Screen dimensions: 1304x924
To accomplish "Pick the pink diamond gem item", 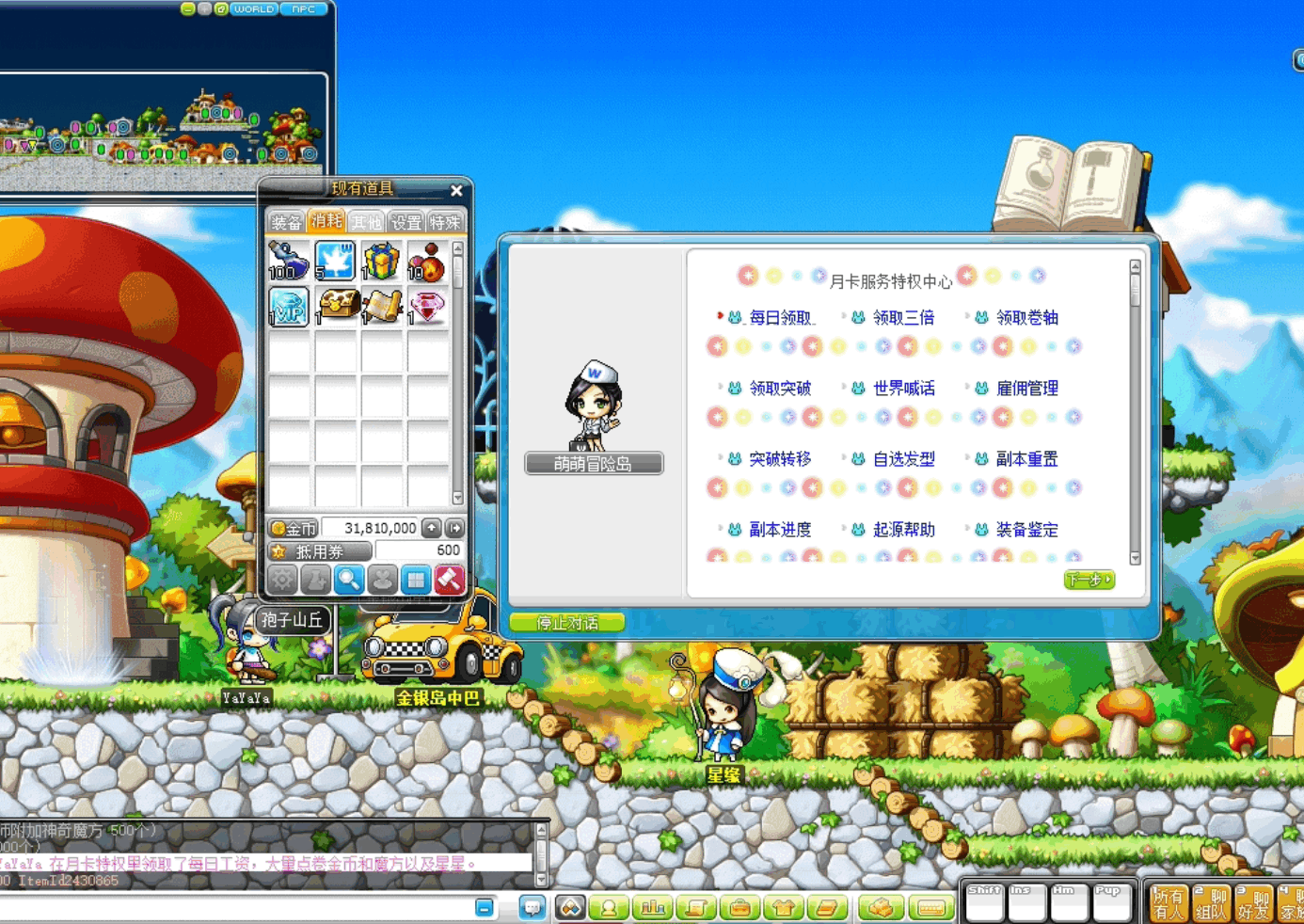I will [427, 307].
